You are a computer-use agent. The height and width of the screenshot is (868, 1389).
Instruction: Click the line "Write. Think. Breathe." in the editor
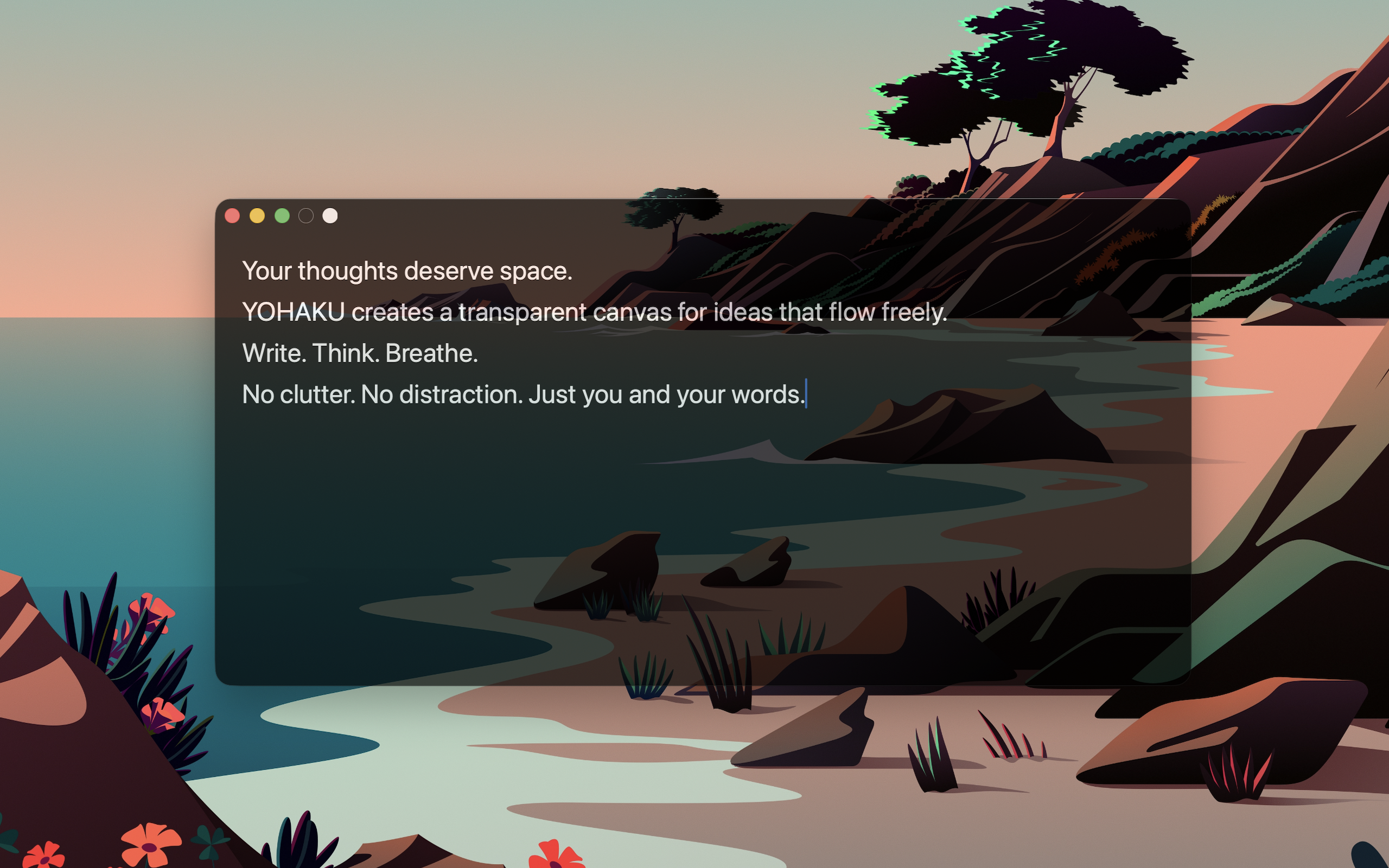pyautogui.click(x=360, y=353)
